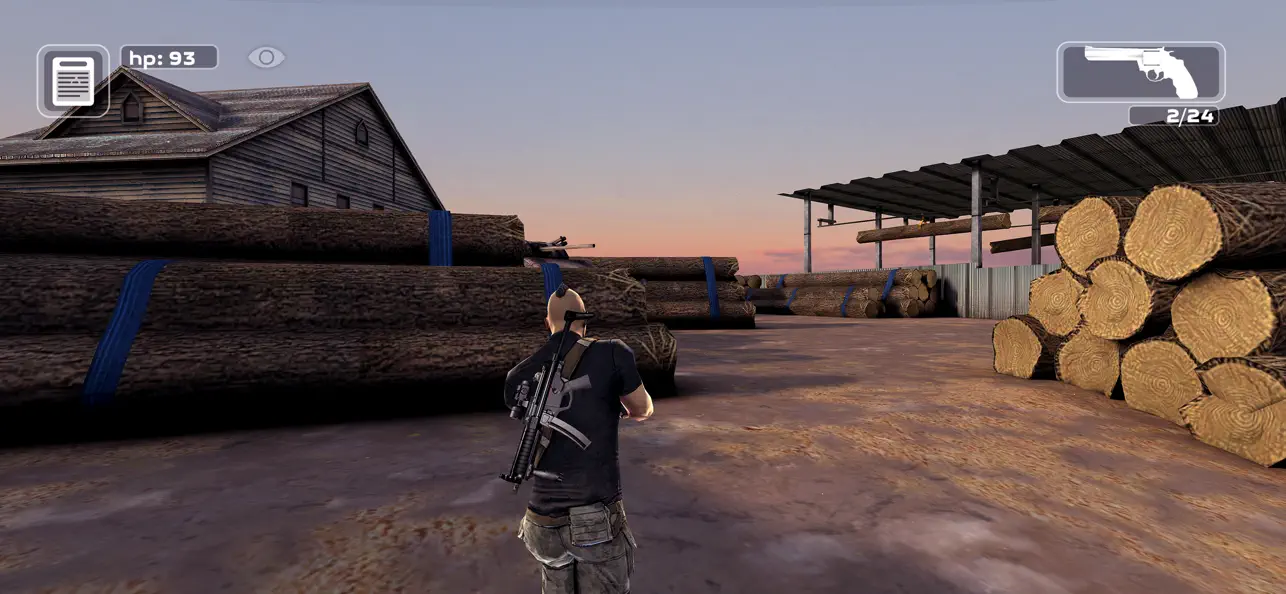The image size is (1286, 594).
Task: Tap the revolver weapon selector
Action: tap(1140, 72)
